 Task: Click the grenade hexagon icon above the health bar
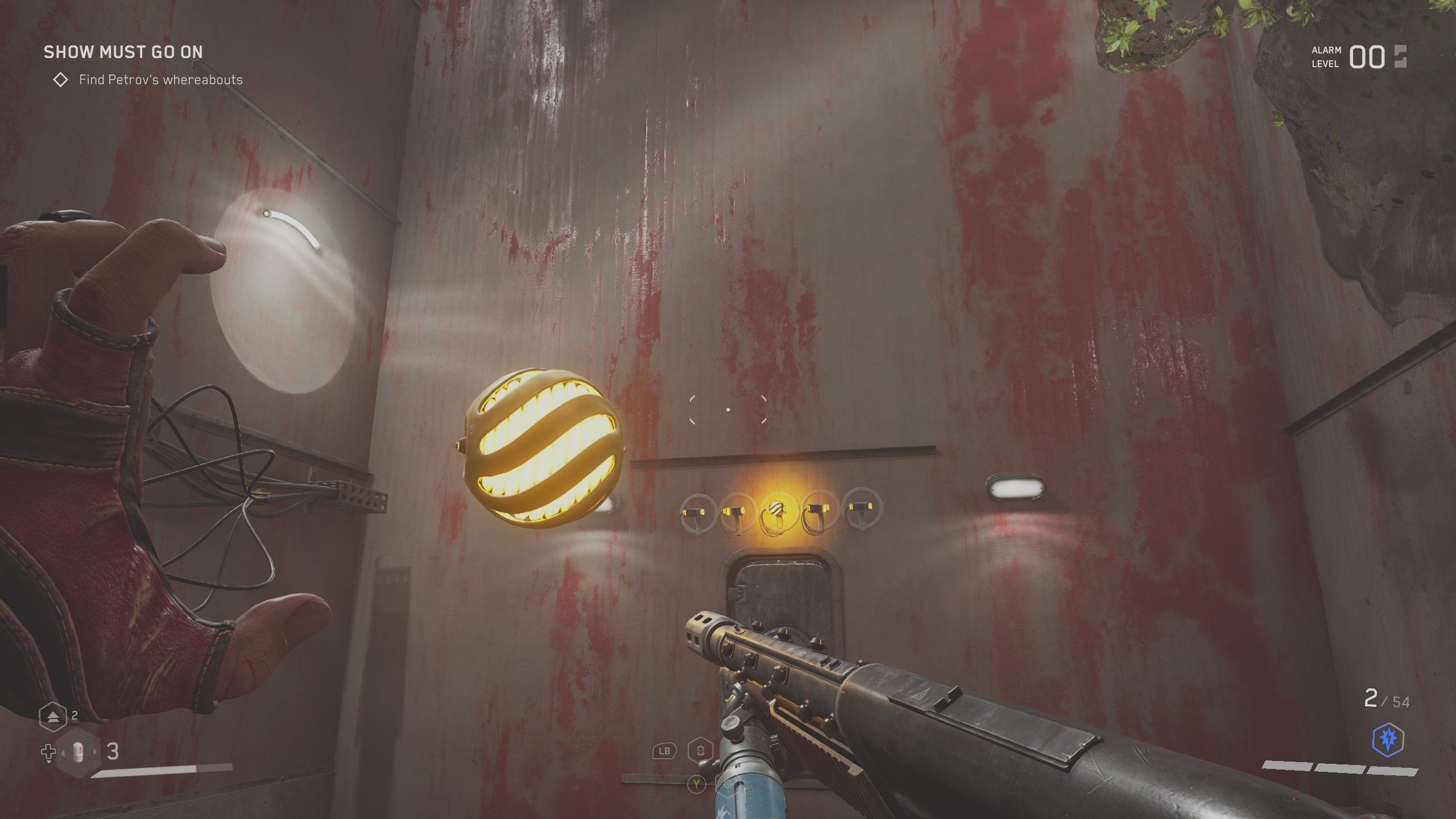tap(52, 717)
